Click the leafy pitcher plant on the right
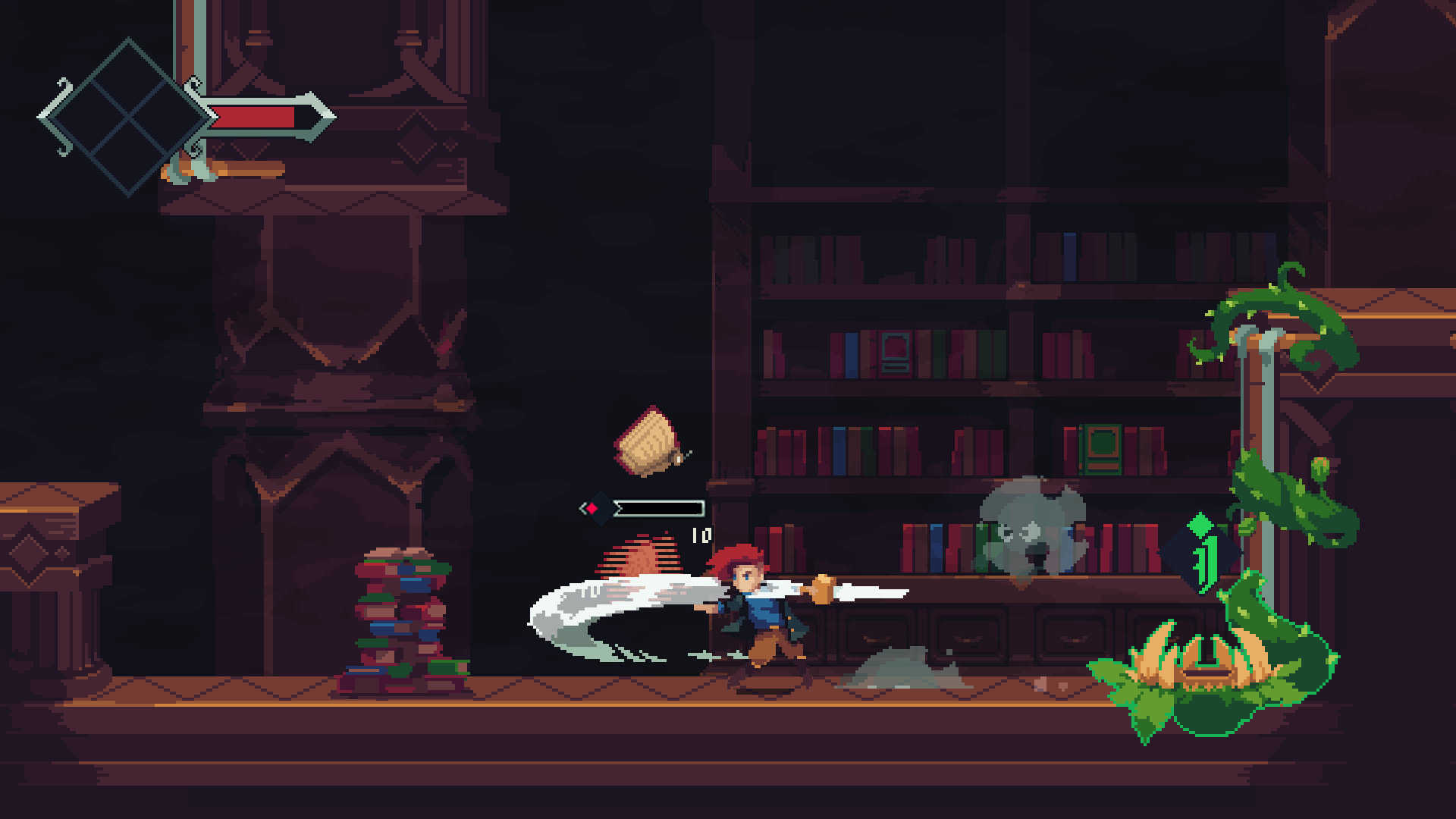Image resolution: width=1456 pixels, height=819 pixels. [x=1206, y=675]
